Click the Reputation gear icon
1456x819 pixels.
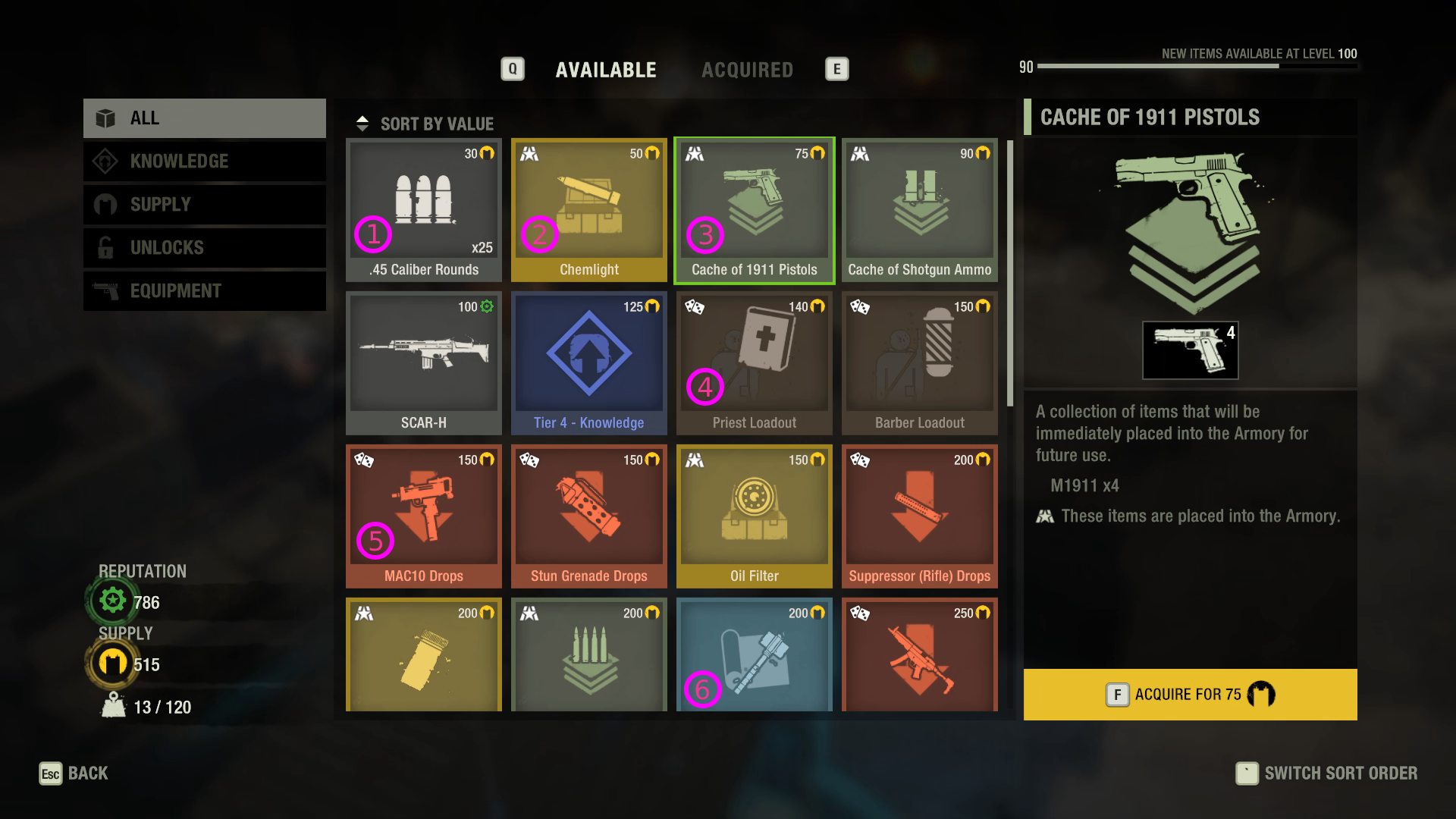111,599
